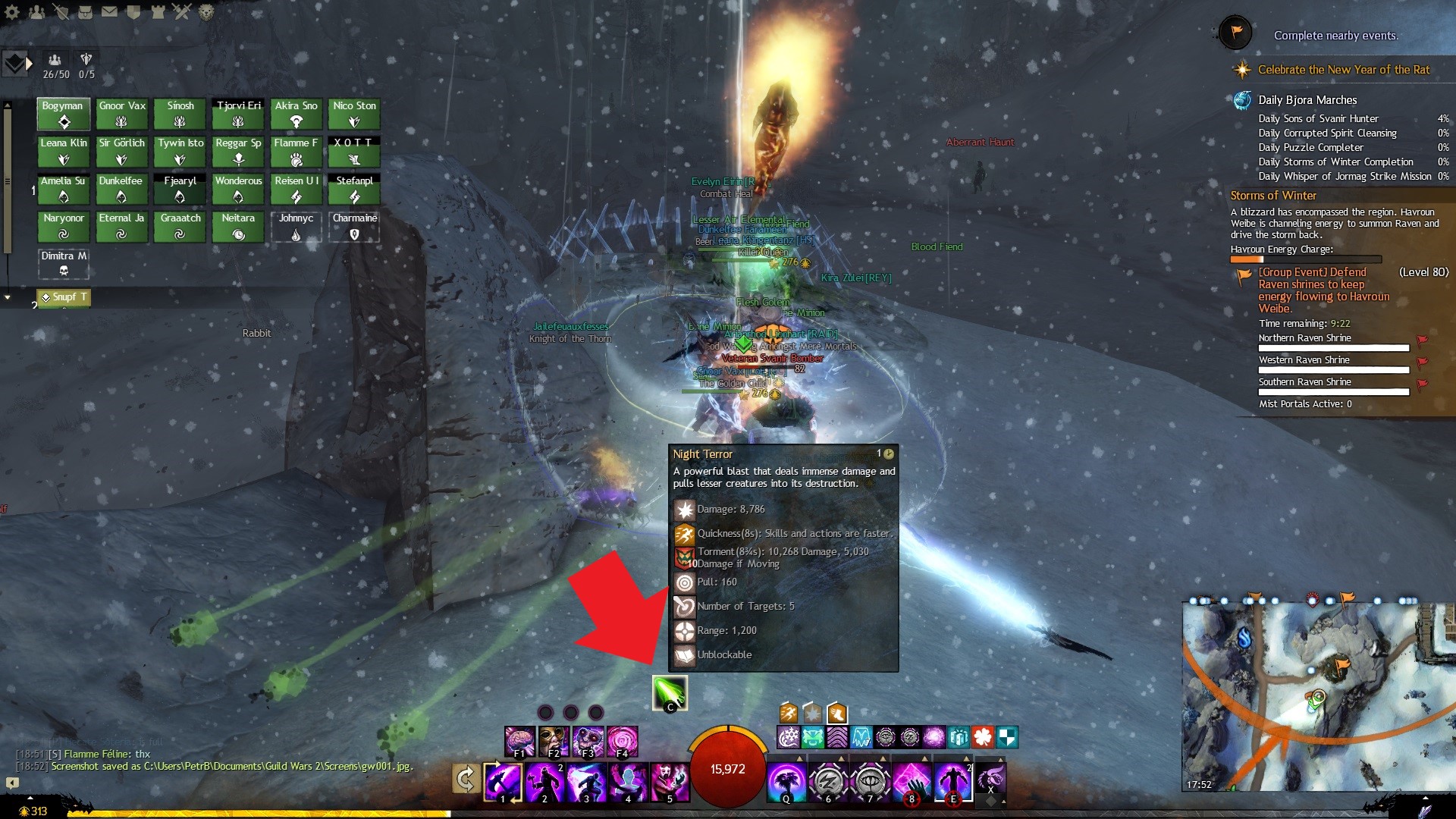Select squad member Dimitra M

[64, 263]
